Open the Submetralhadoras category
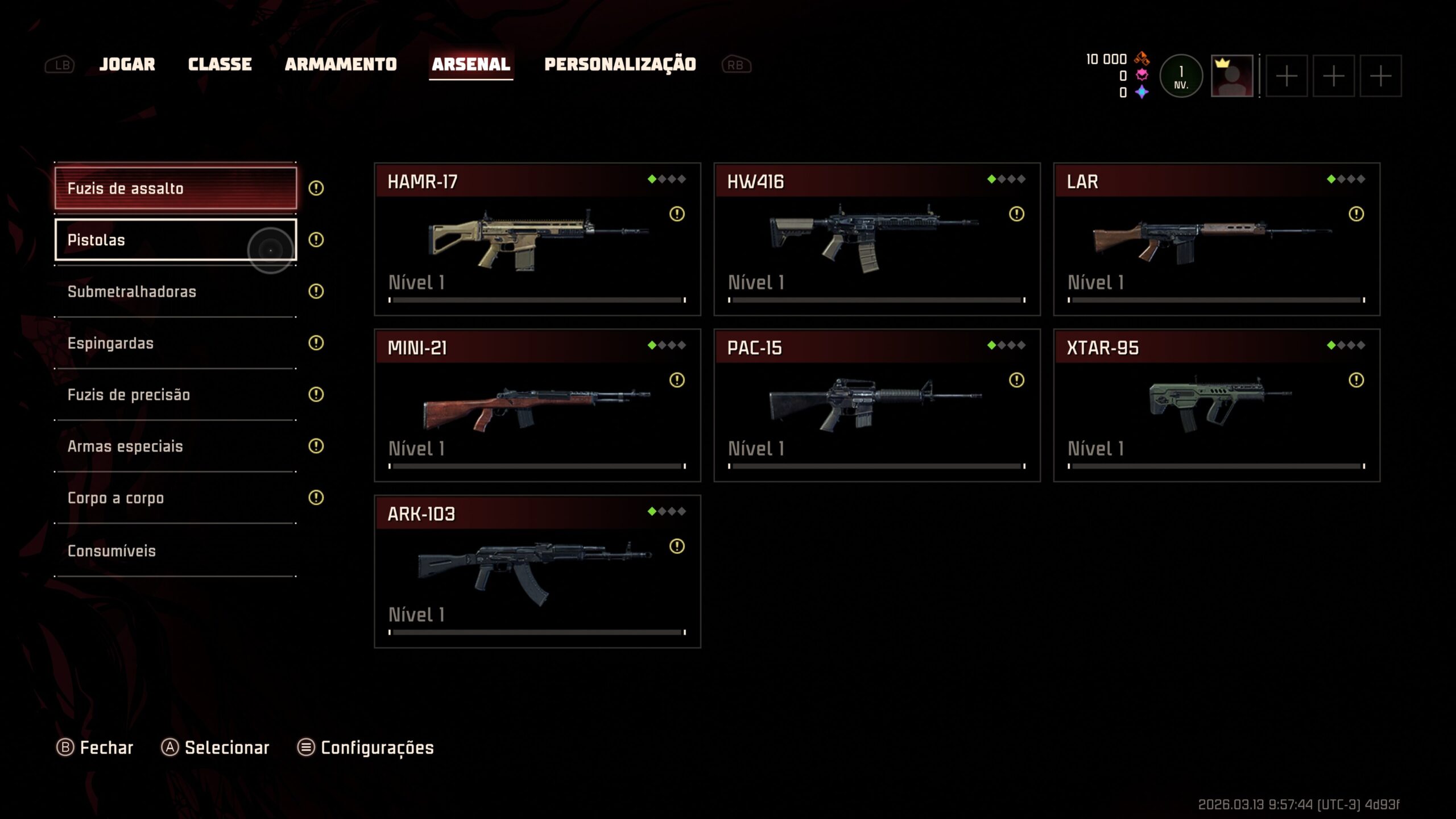This screenshot has height=819, width=1456. 175,291
